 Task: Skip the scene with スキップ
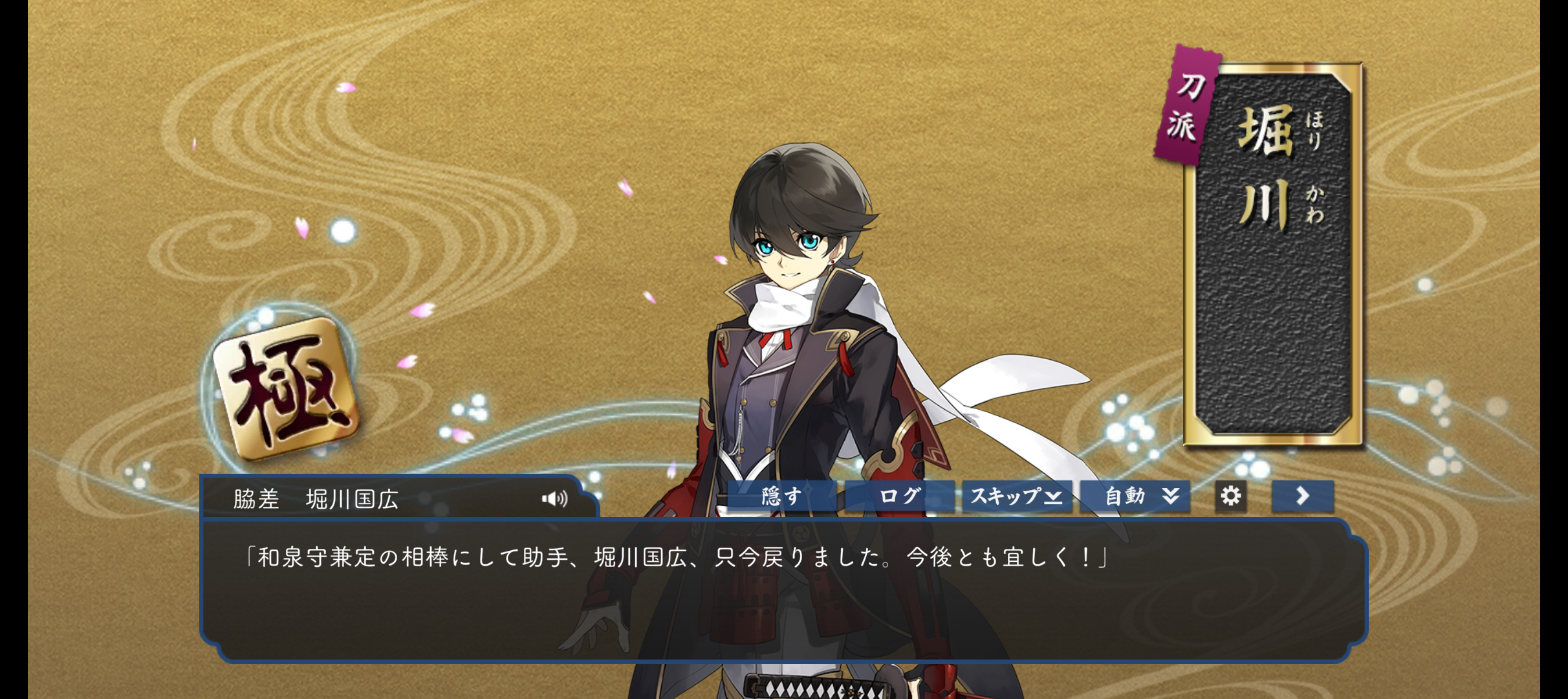1016,496
